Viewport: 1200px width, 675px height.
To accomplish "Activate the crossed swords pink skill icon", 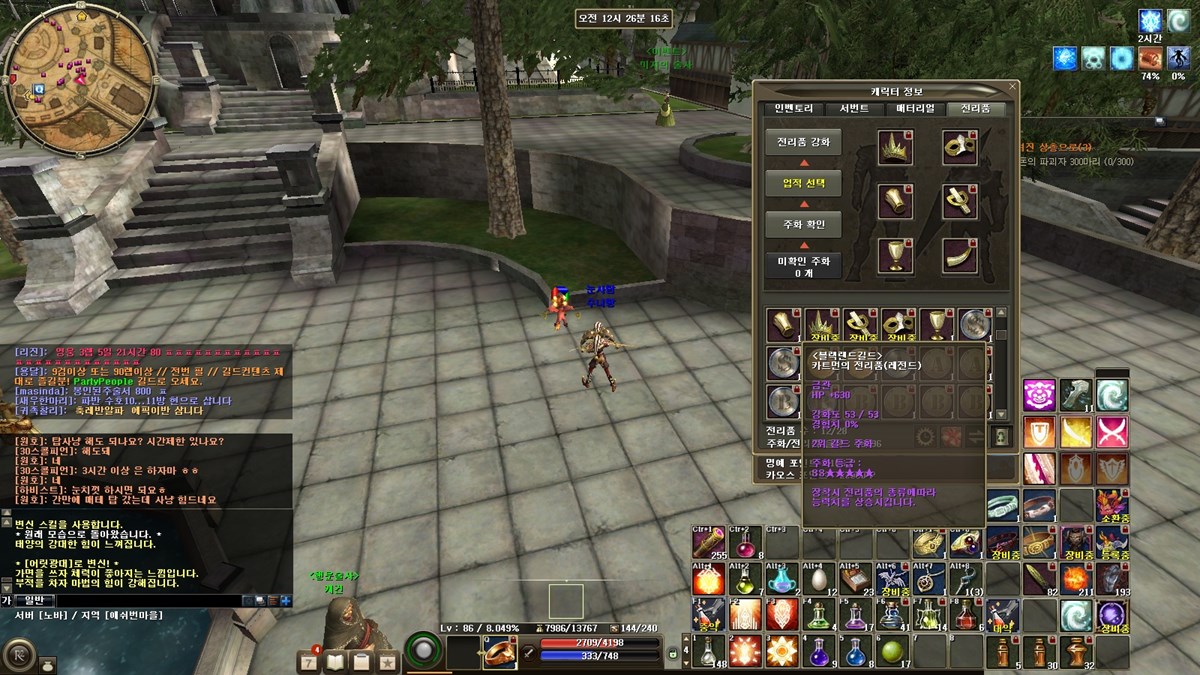I will coord(1112,432).
